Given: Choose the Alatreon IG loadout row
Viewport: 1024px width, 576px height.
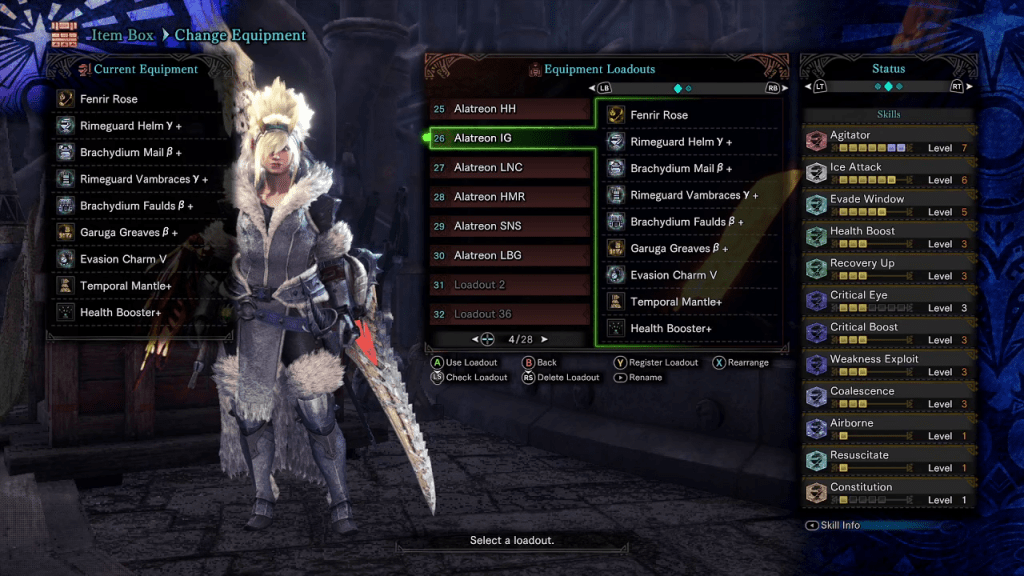Looking at the screenshot, I should pos(510,138).
